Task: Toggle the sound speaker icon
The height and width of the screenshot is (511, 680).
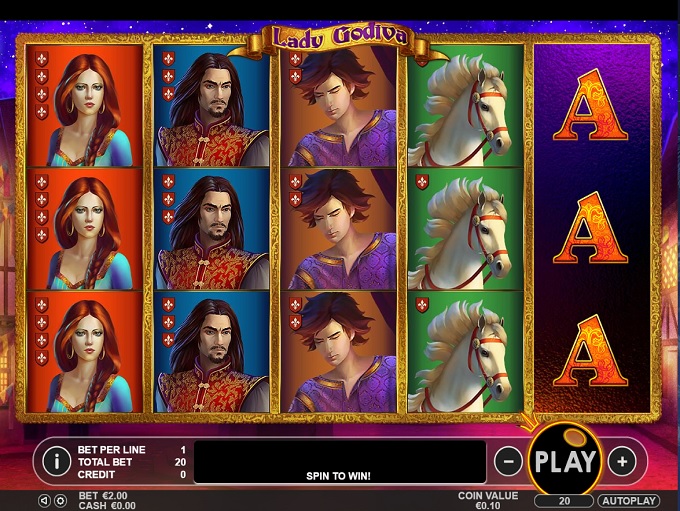Action: (x=44, y=500)
